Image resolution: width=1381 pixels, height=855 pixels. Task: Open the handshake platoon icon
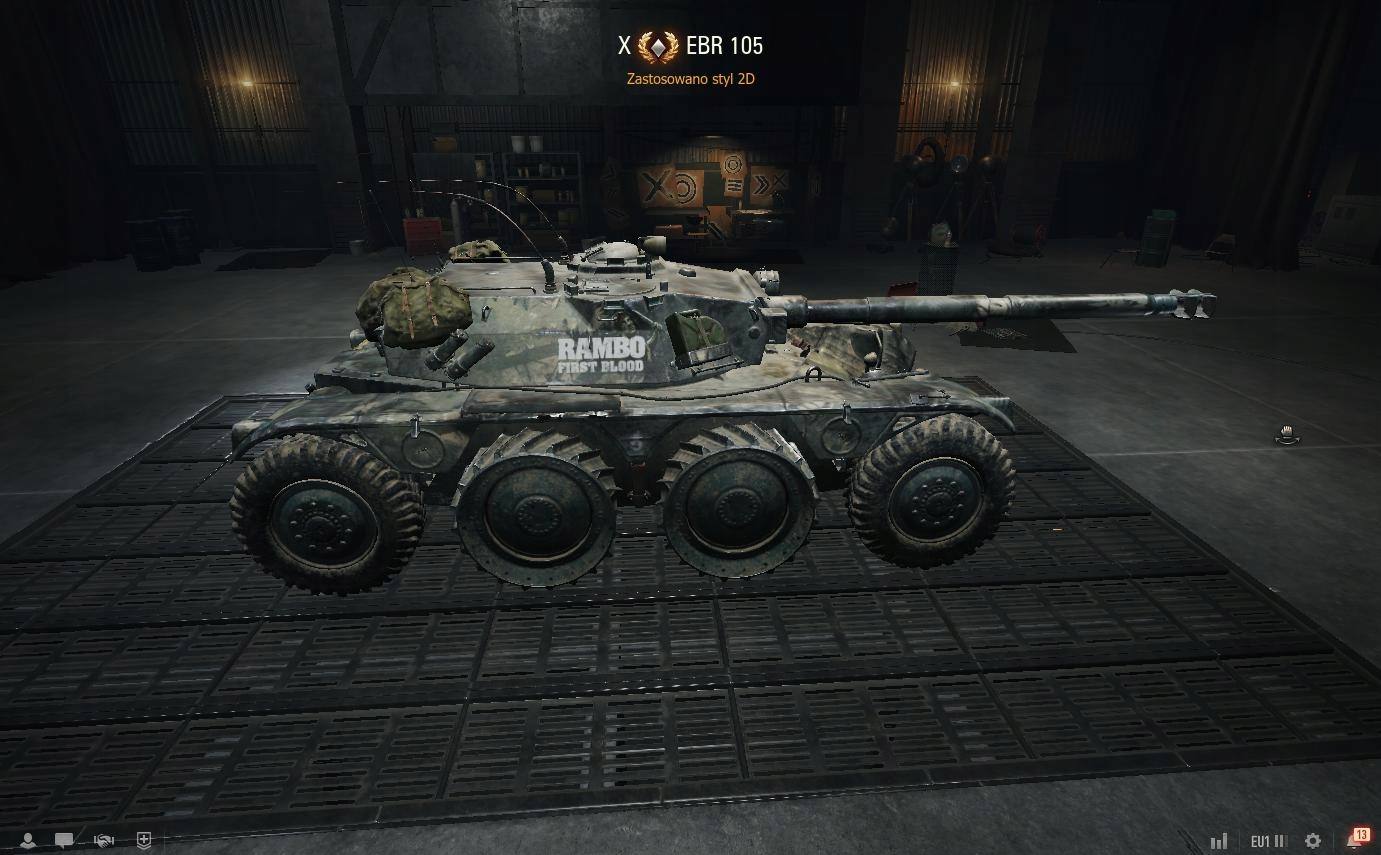[x=103, y=841]
